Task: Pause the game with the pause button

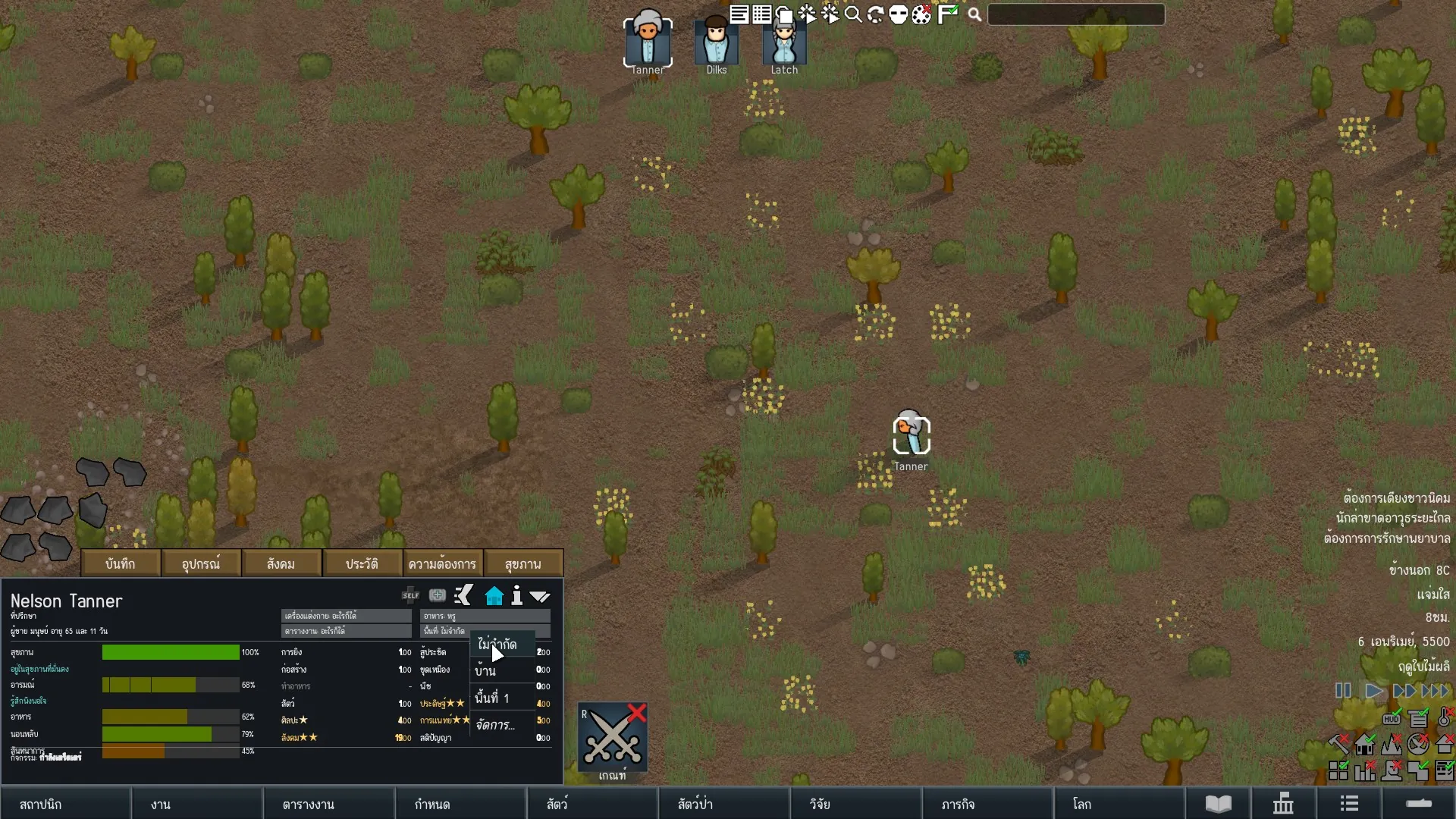Action: coord(1343,691)
